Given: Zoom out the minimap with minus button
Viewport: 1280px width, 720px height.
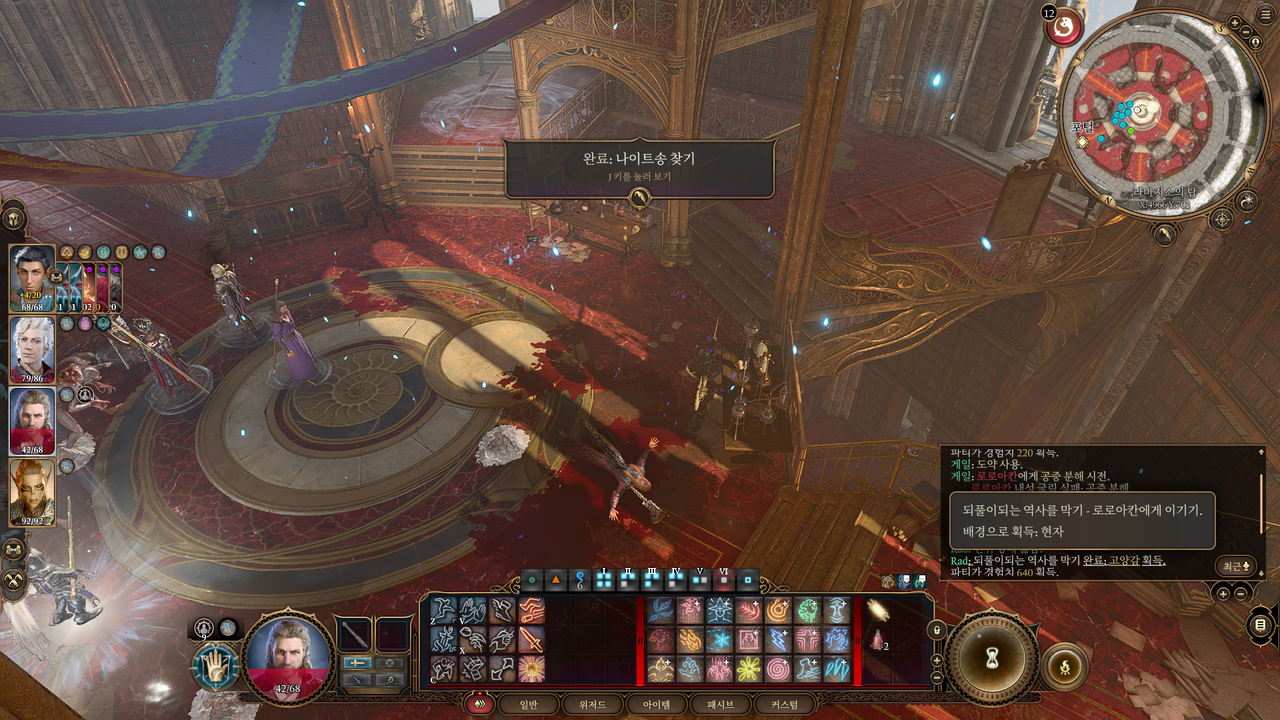Looking at the screenshot, I should point(1245,32).
